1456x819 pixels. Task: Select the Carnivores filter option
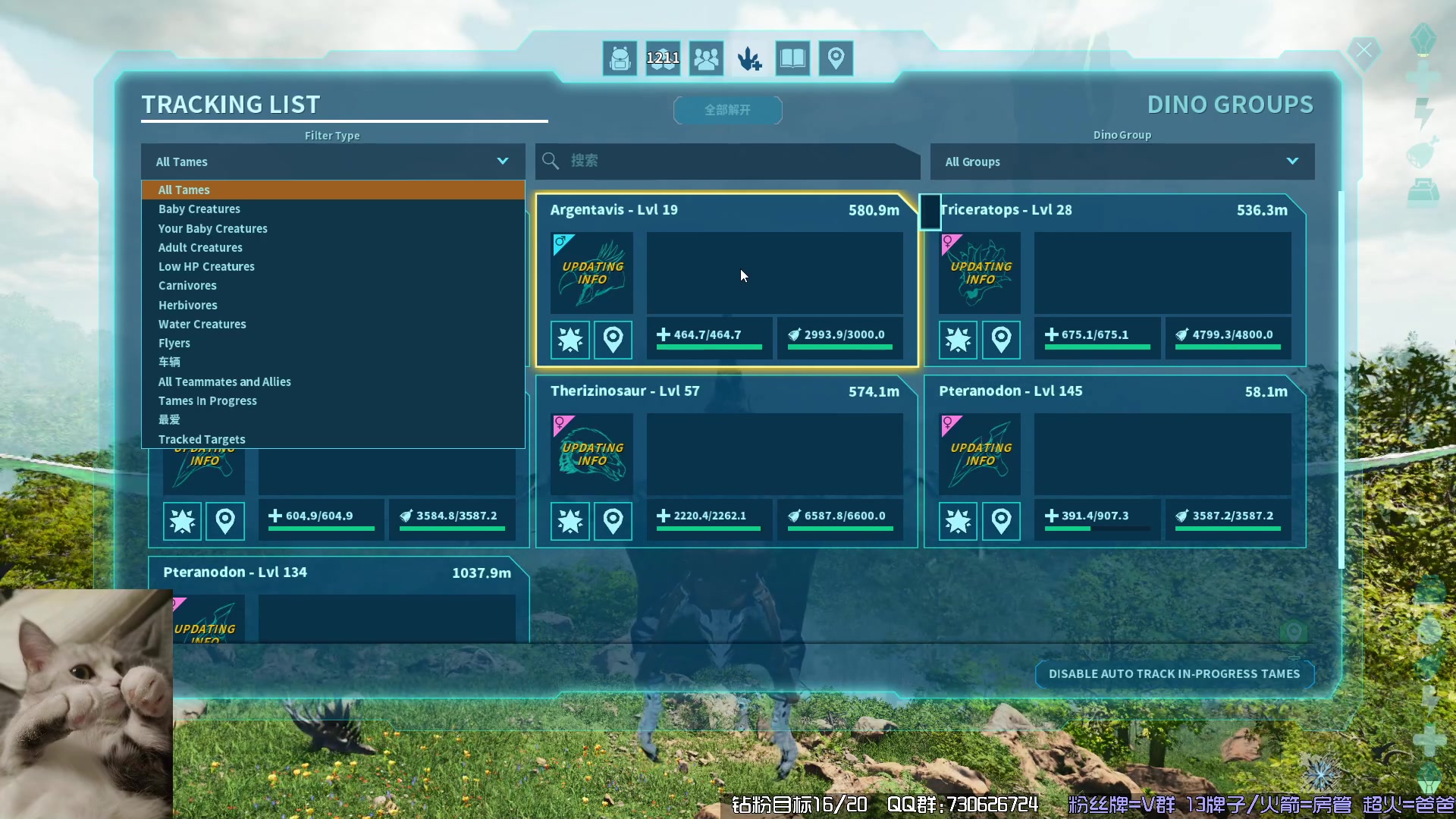[187, 286]
